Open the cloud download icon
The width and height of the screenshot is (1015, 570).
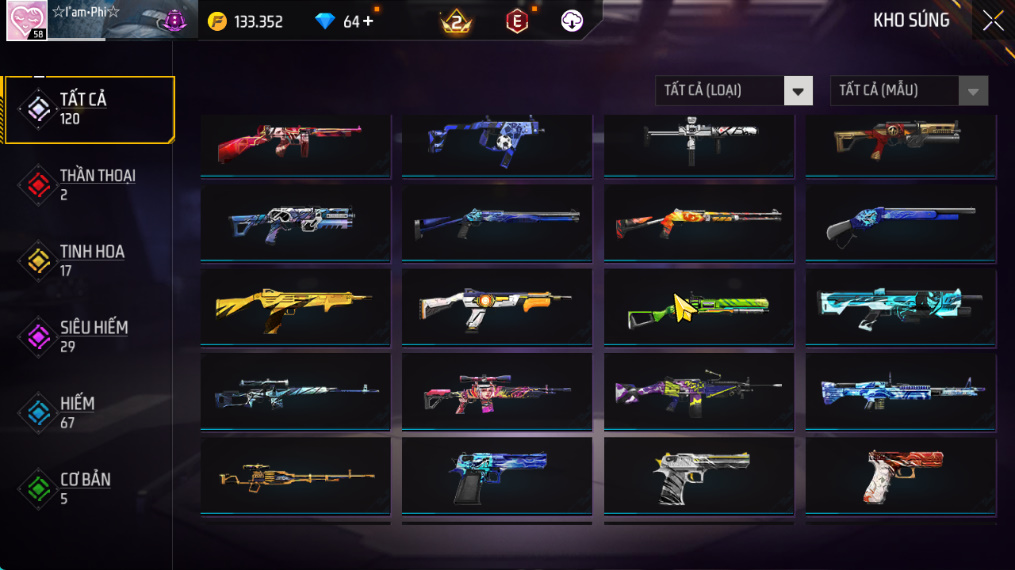(572, 21)
